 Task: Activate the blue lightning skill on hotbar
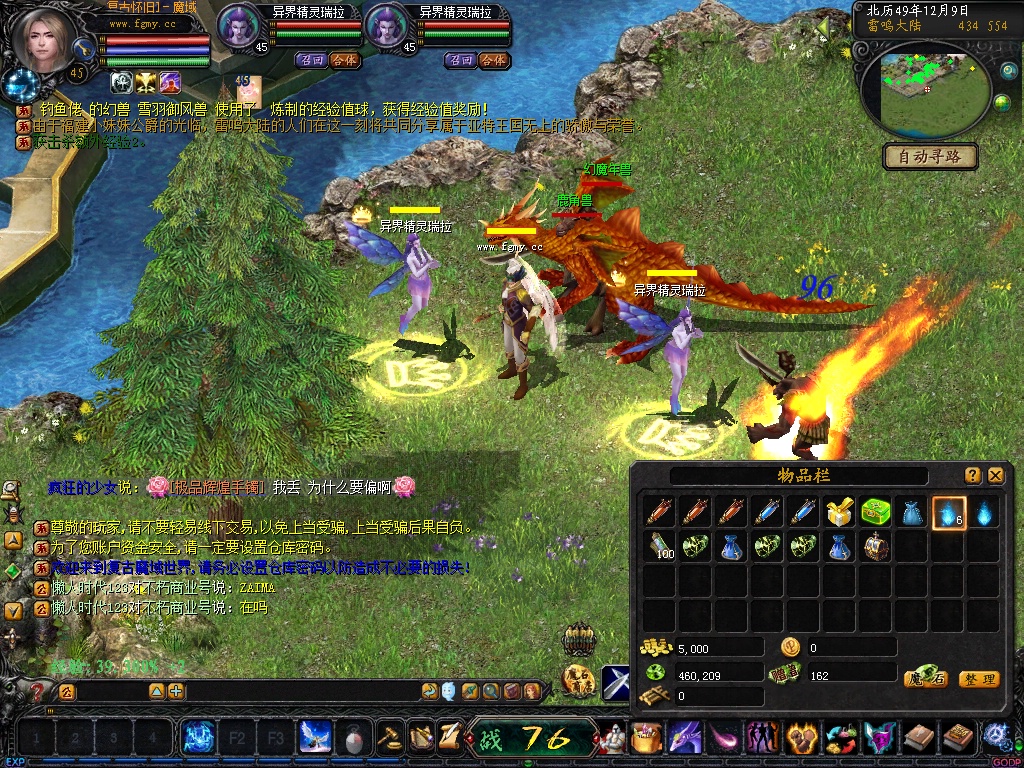(x=198, y=738)
